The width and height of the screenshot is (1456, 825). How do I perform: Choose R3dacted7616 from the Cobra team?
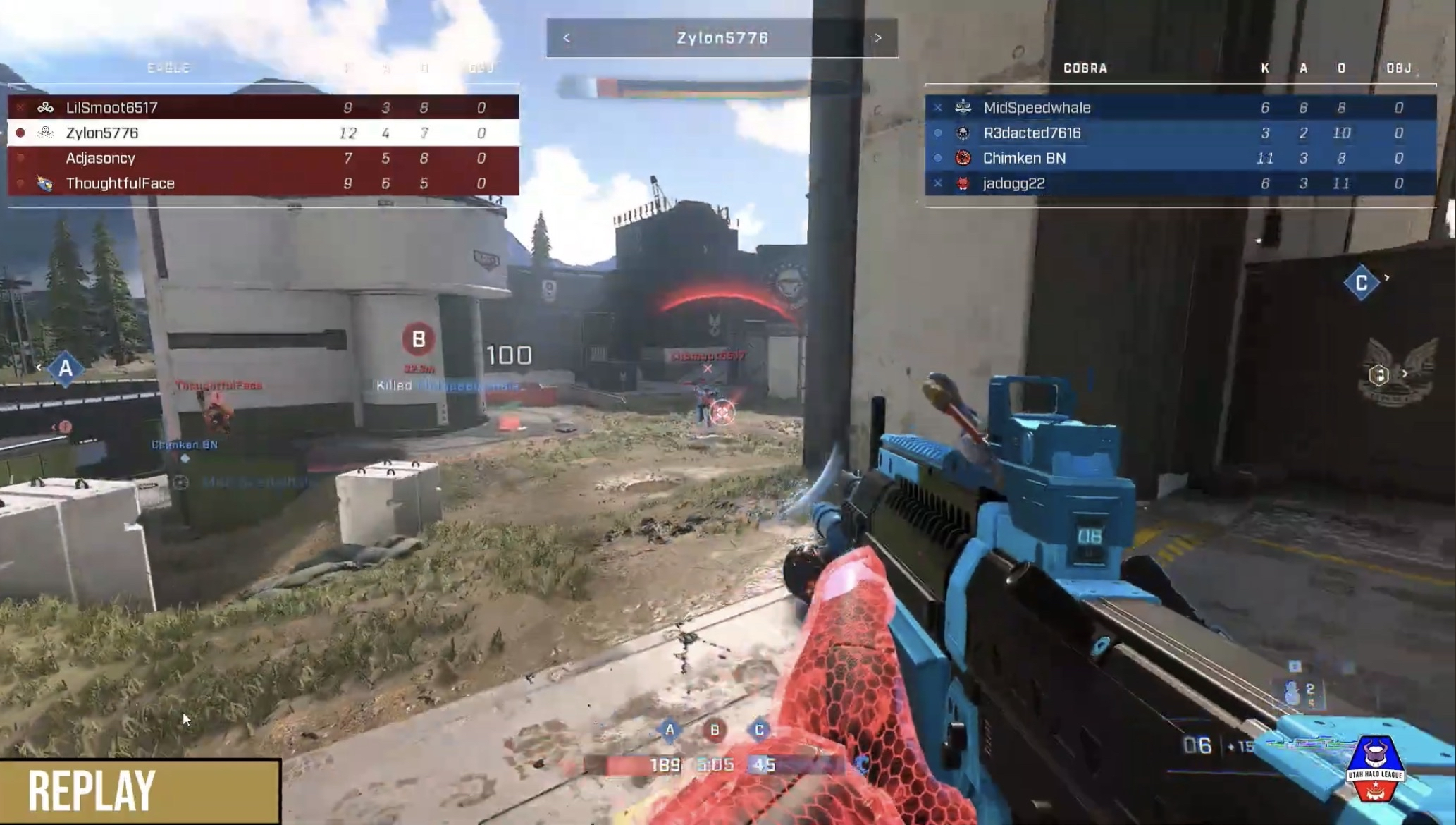click(x=1180, y=133)
